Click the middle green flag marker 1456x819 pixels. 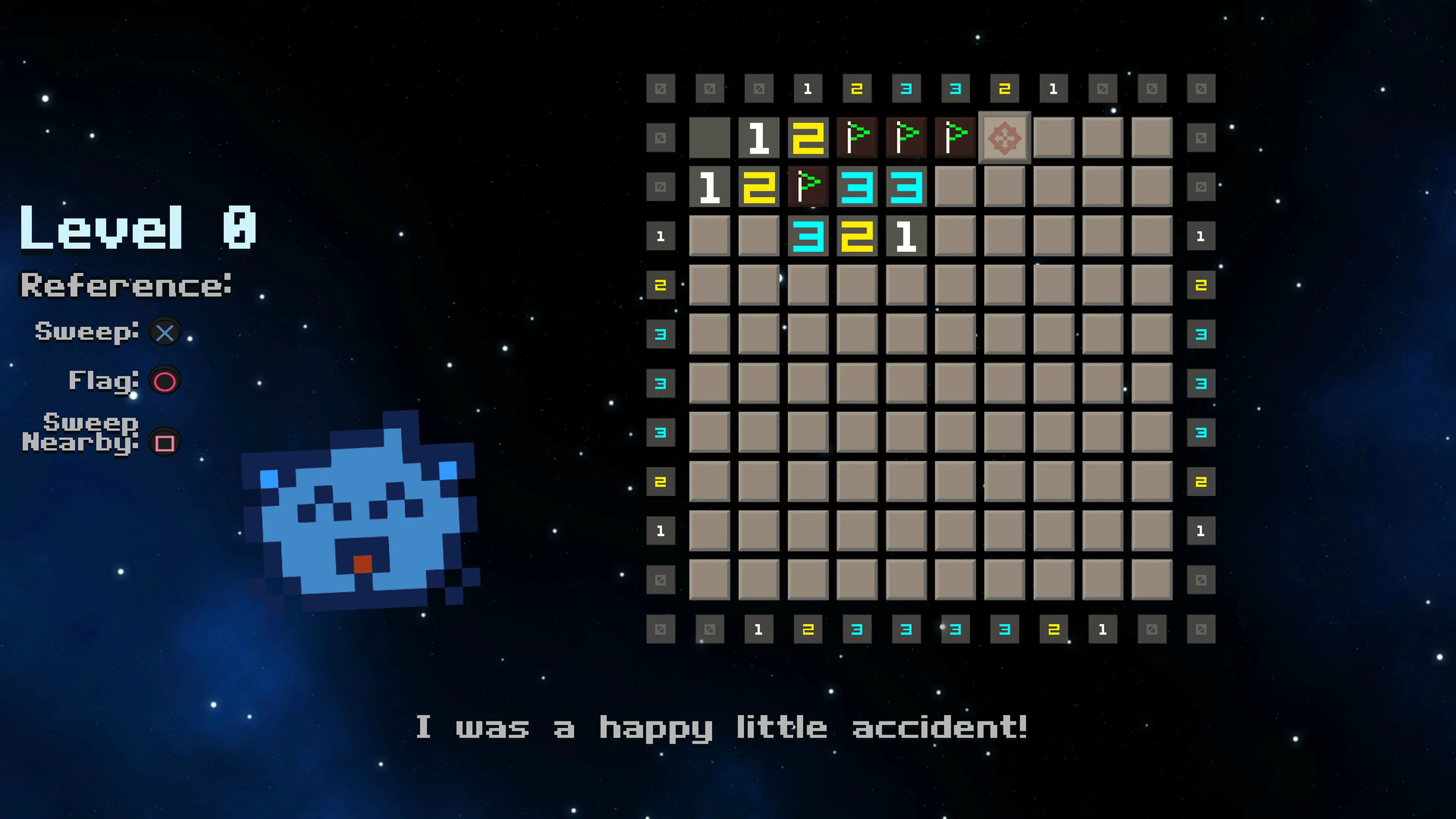pos(905,137)
